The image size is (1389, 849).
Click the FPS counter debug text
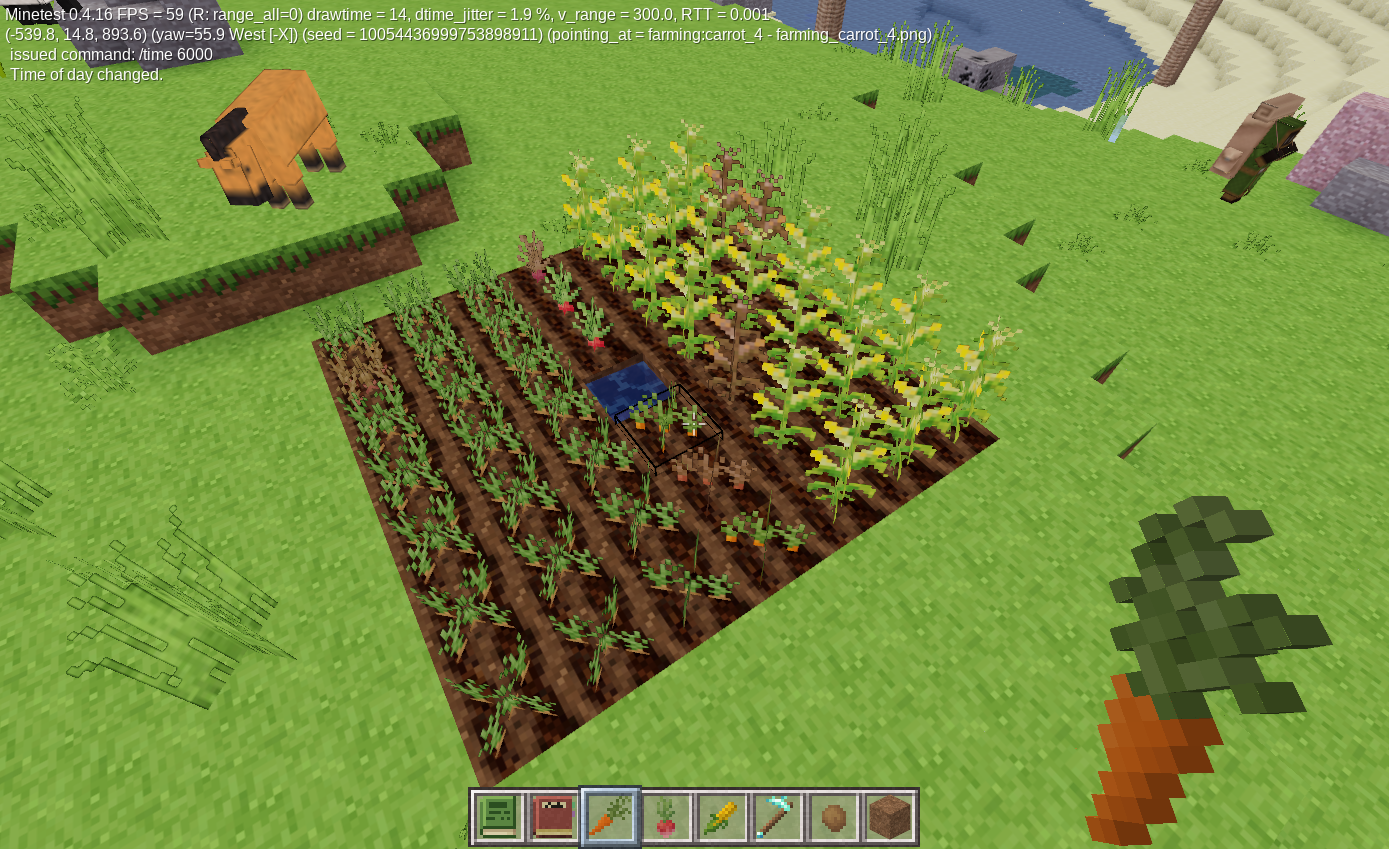[x=150, y=15]
